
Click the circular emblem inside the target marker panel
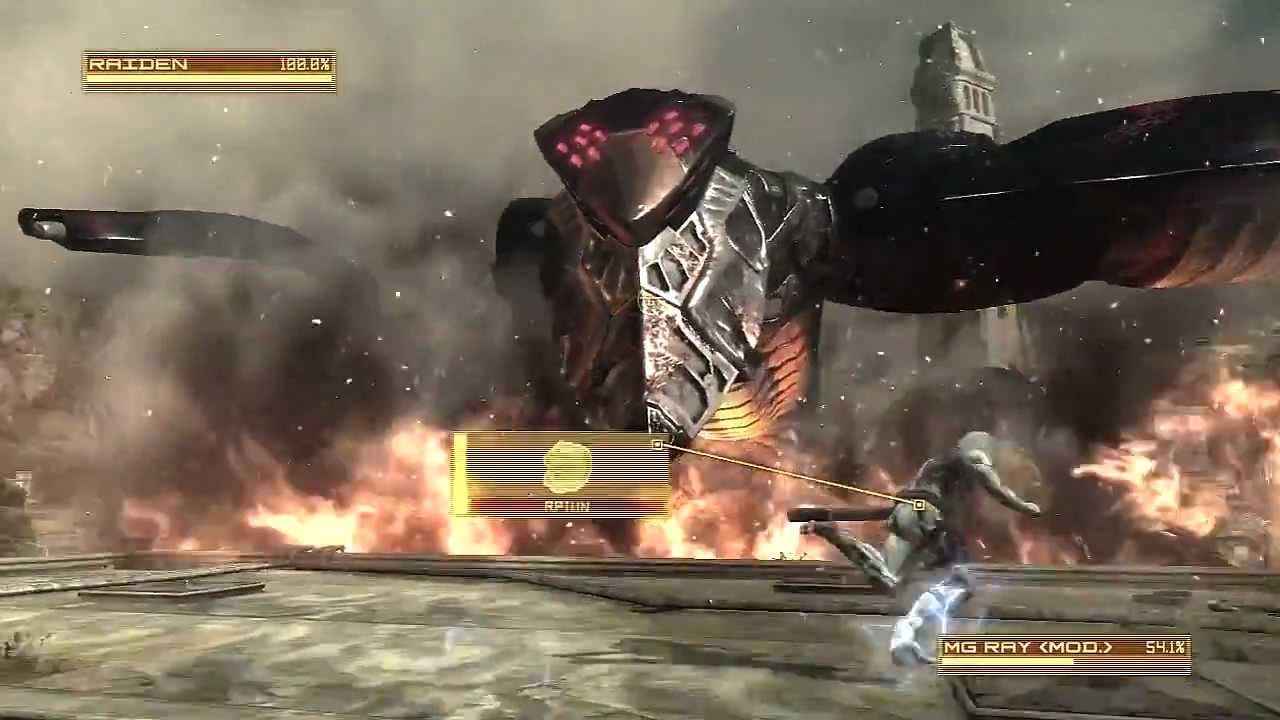click(x=566, y=465)
